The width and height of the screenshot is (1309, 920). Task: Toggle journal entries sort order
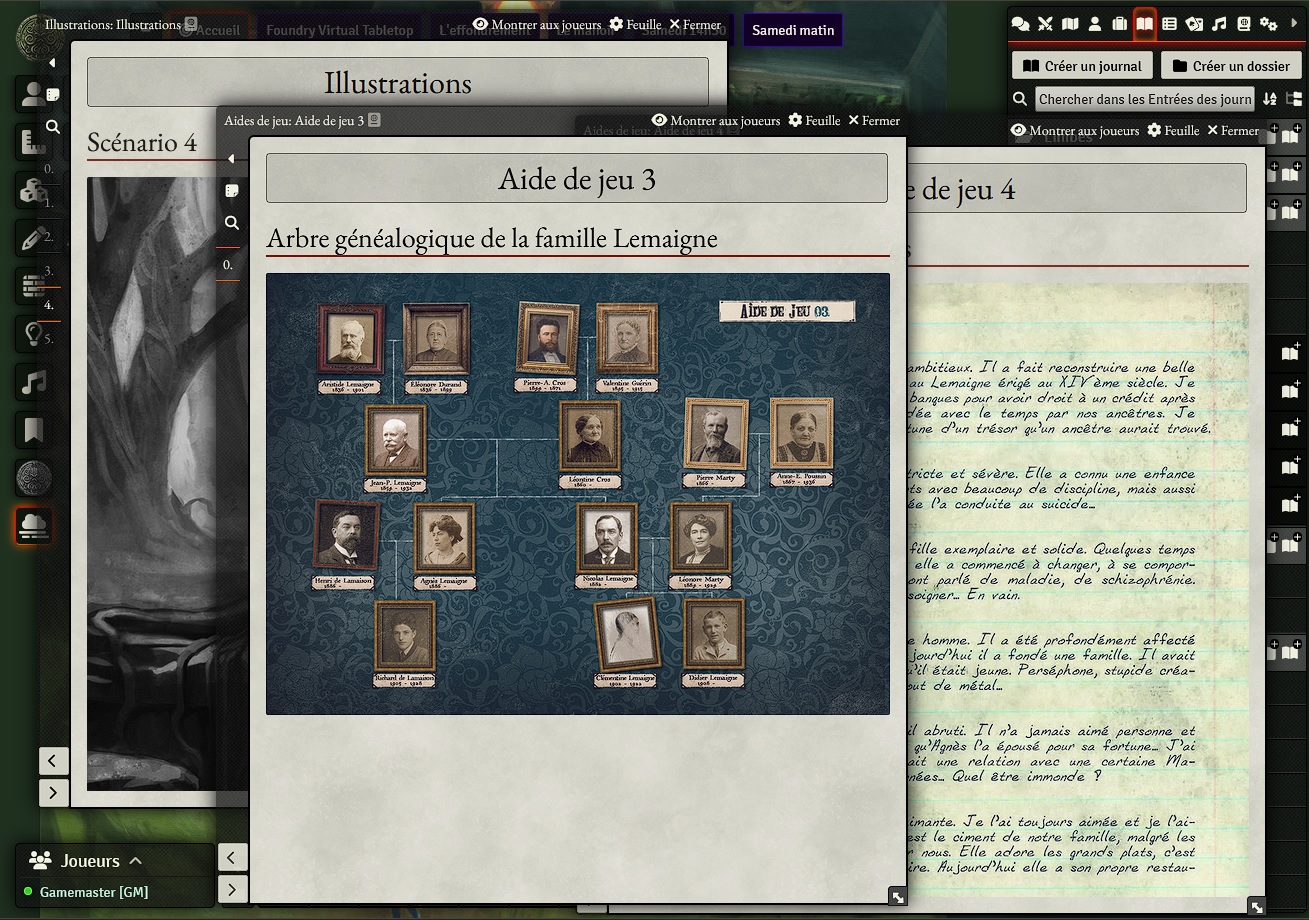pos(1270,99)
